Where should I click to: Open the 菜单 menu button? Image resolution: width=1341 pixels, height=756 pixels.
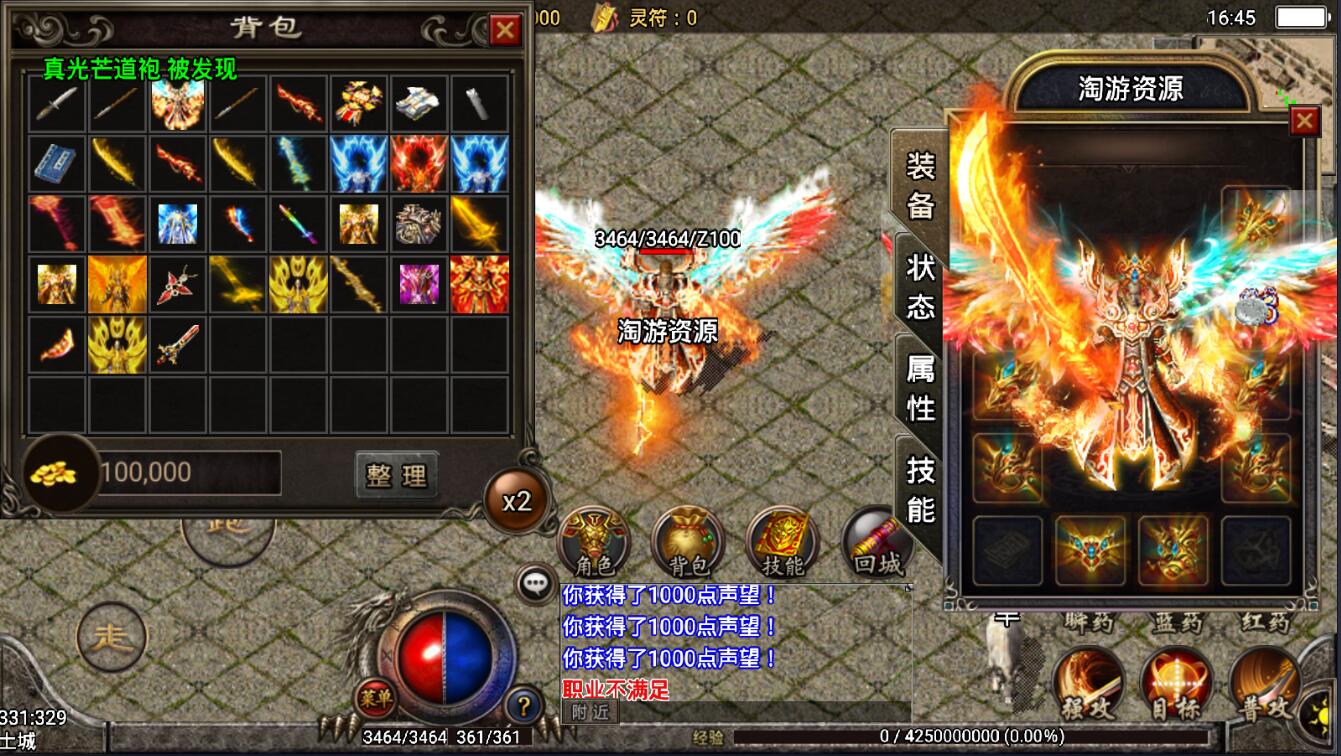[x=374, y=697]
